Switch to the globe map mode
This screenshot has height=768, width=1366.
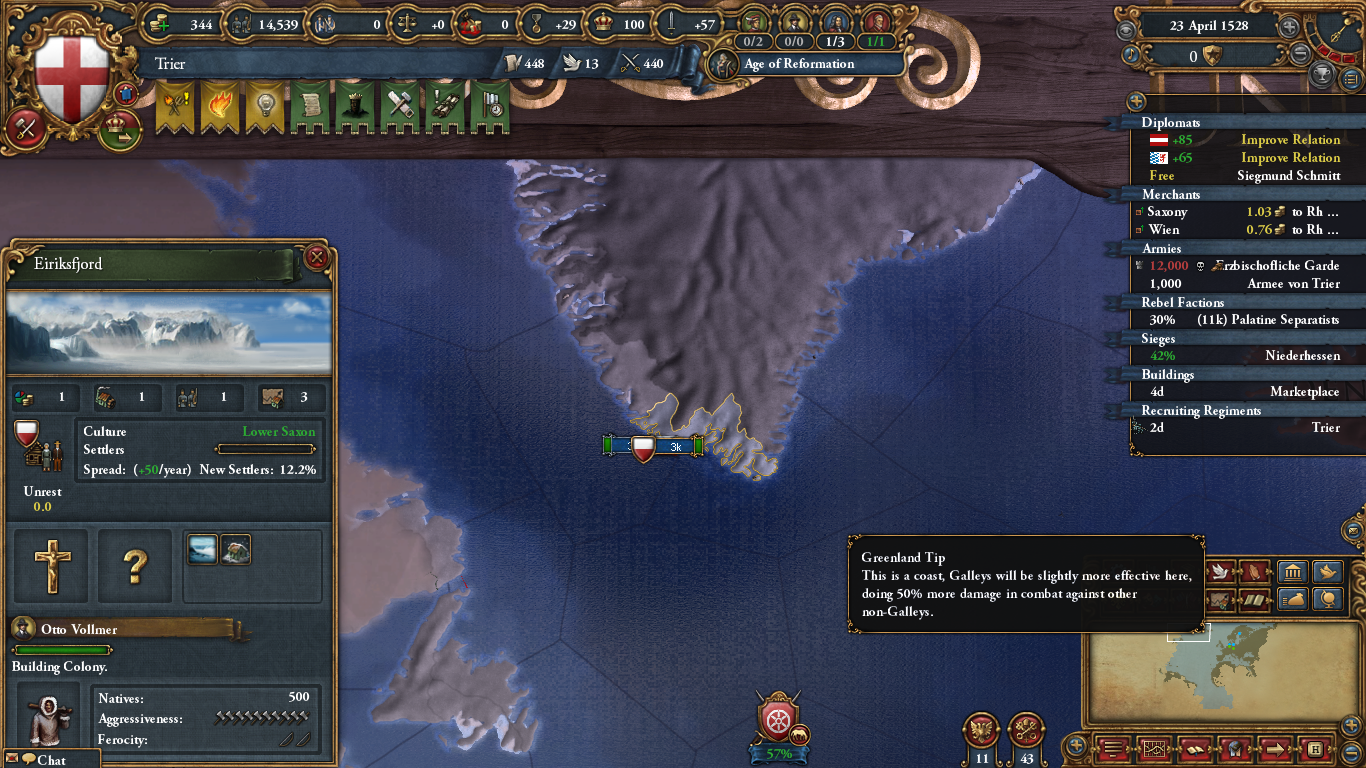pyautogui.click(x=1327, y=600)
